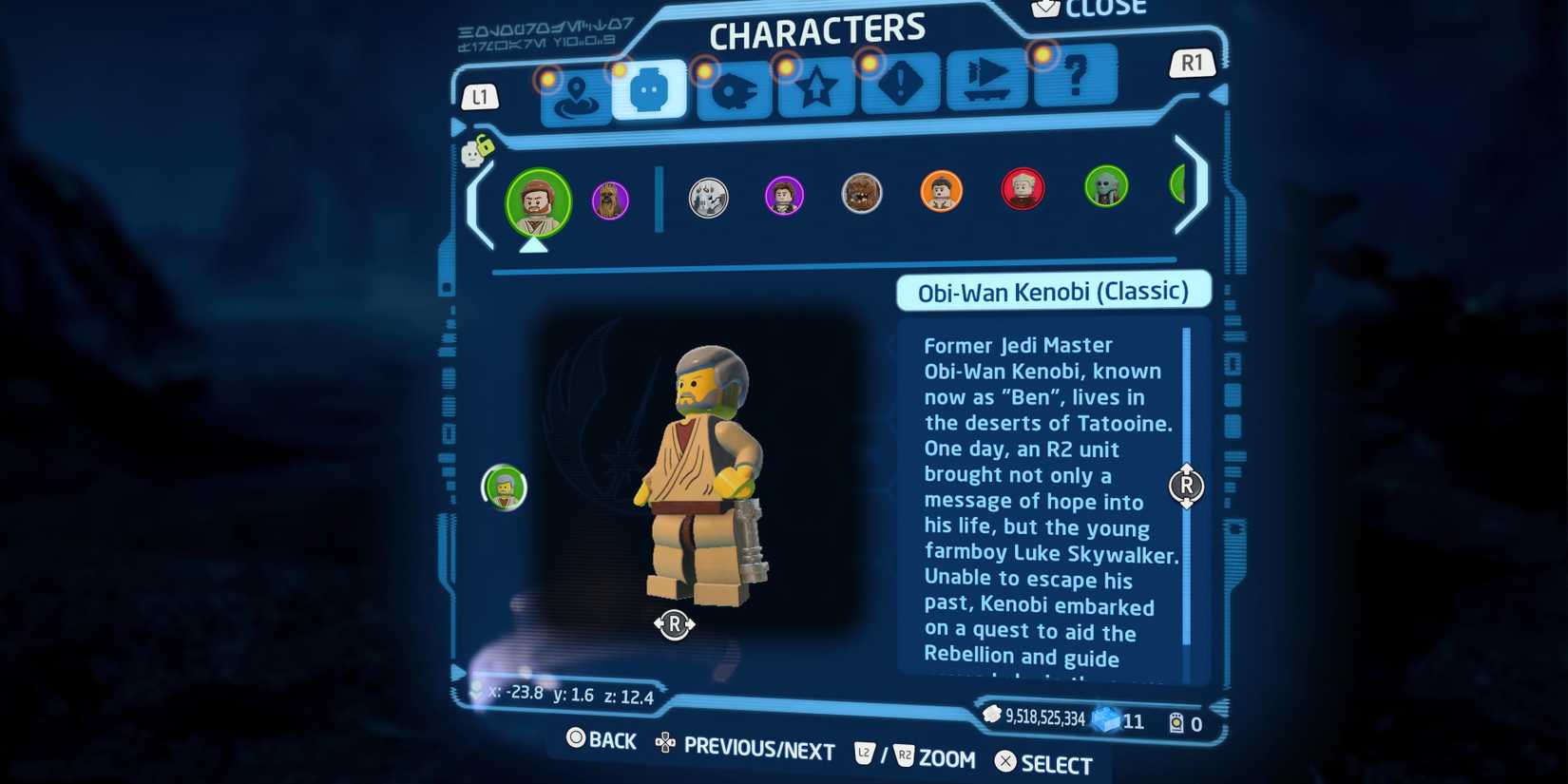Click the minifig head with padlock unlock icon
This screenshot has height=784, width=1568.
click(474, 152)
